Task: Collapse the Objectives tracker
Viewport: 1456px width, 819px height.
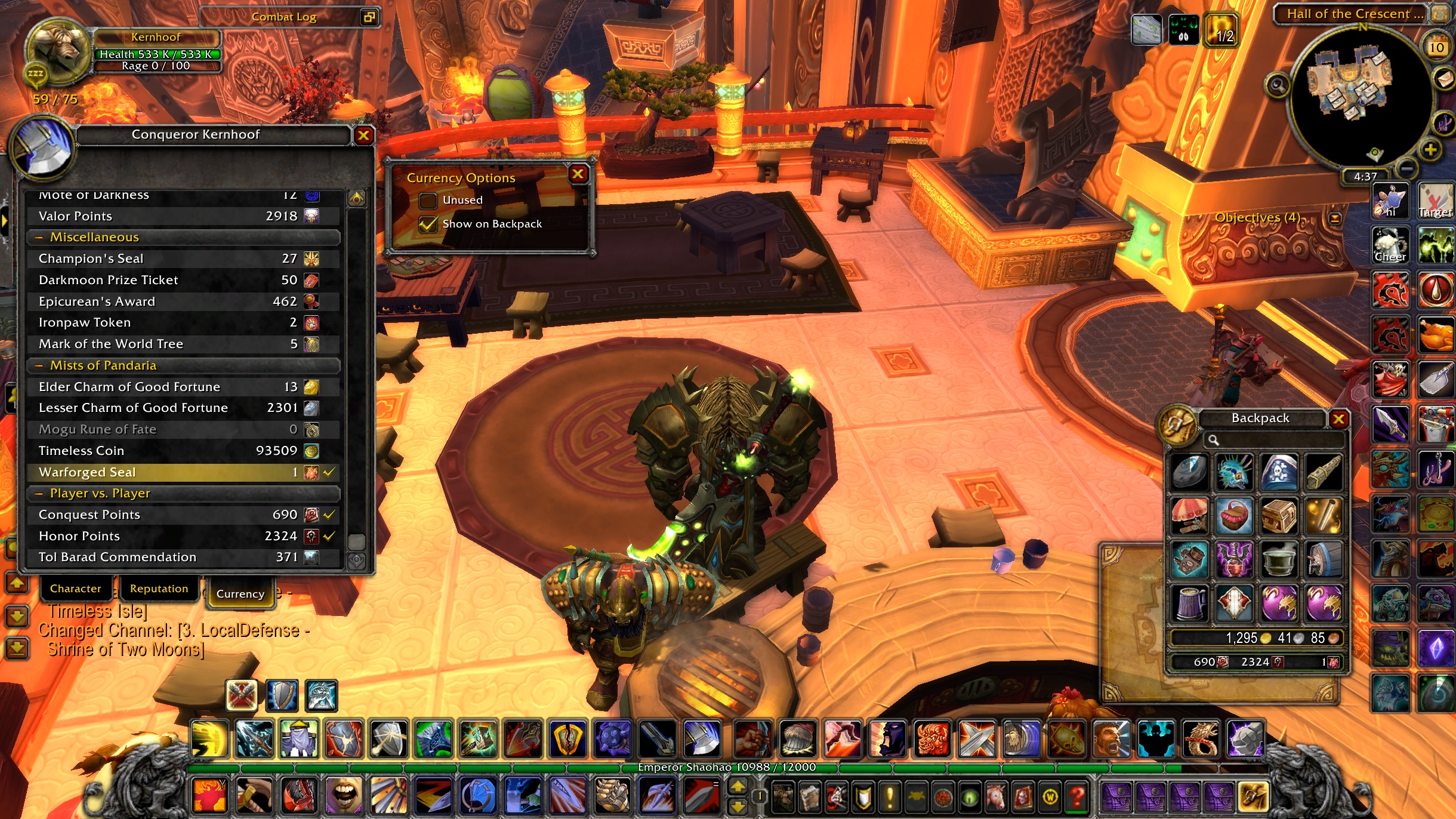Action: pos(1335,218)
